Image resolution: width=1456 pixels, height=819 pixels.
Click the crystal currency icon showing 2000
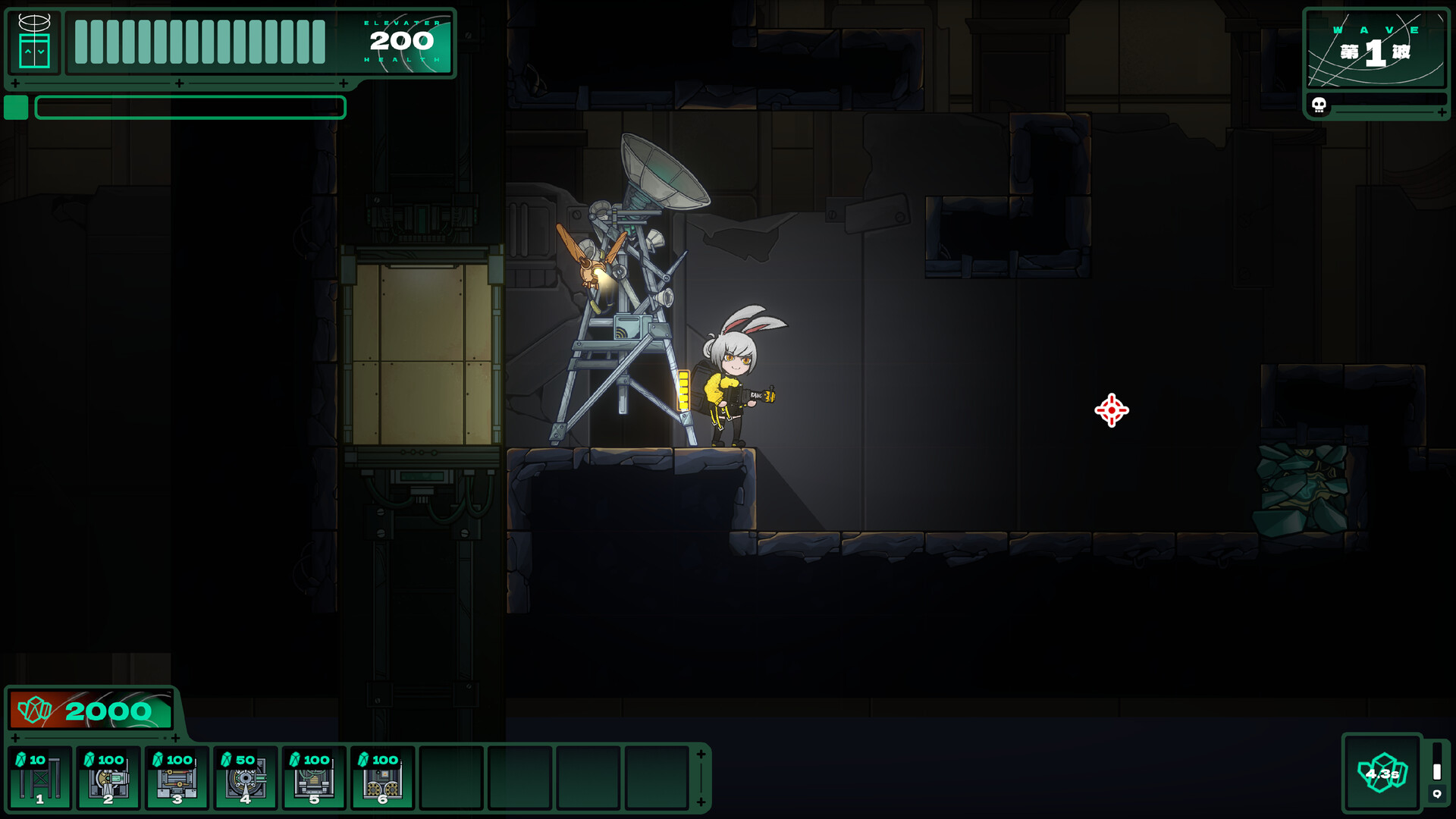click(x=35, y=711)
